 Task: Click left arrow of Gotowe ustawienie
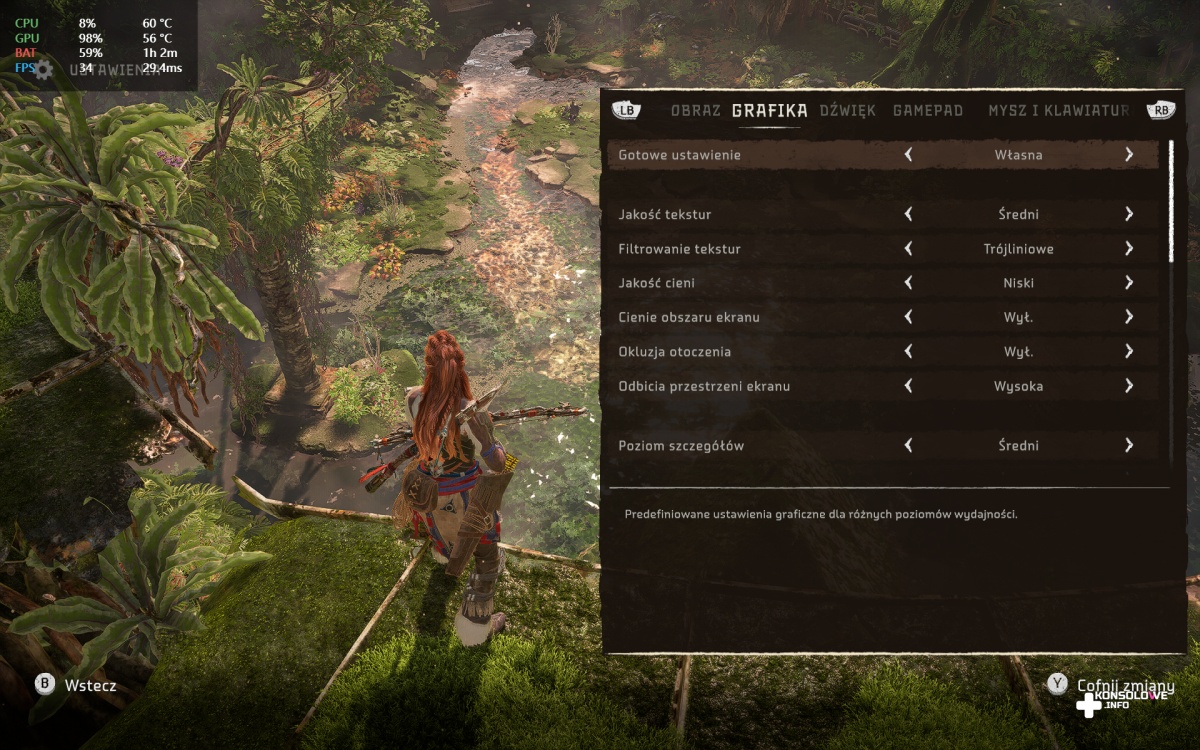coord(908,155)
